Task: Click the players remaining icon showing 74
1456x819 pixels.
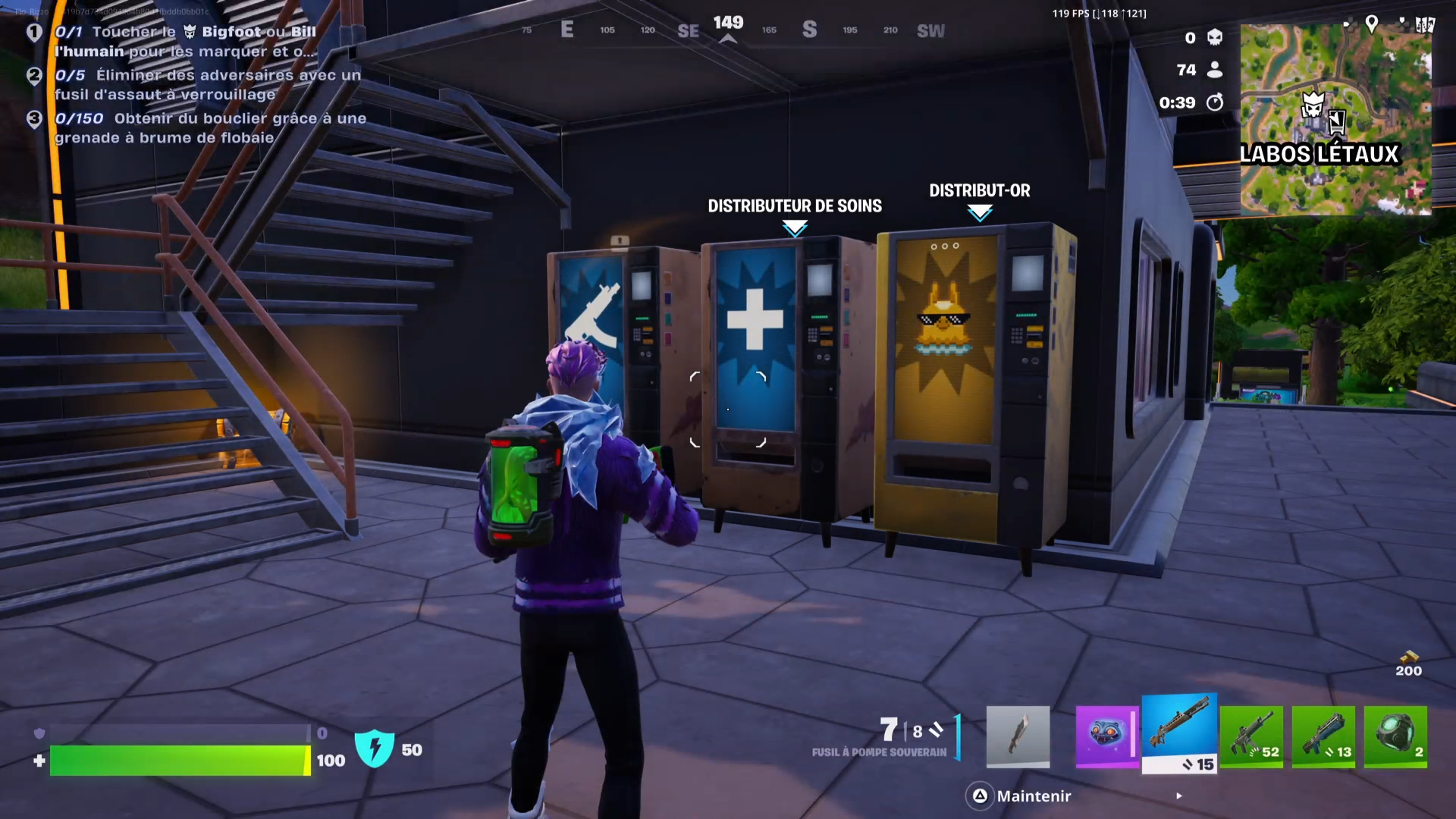Action: [x=1216, y=70]
